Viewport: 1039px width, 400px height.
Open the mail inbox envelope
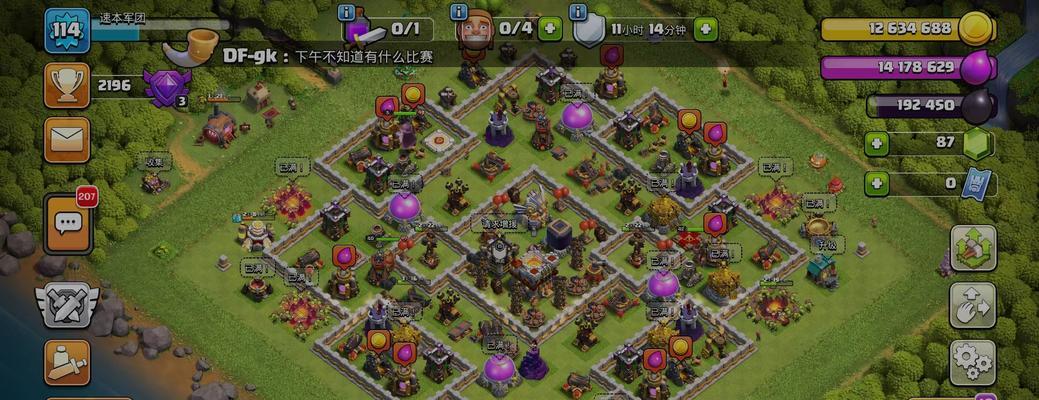point(67,140)
